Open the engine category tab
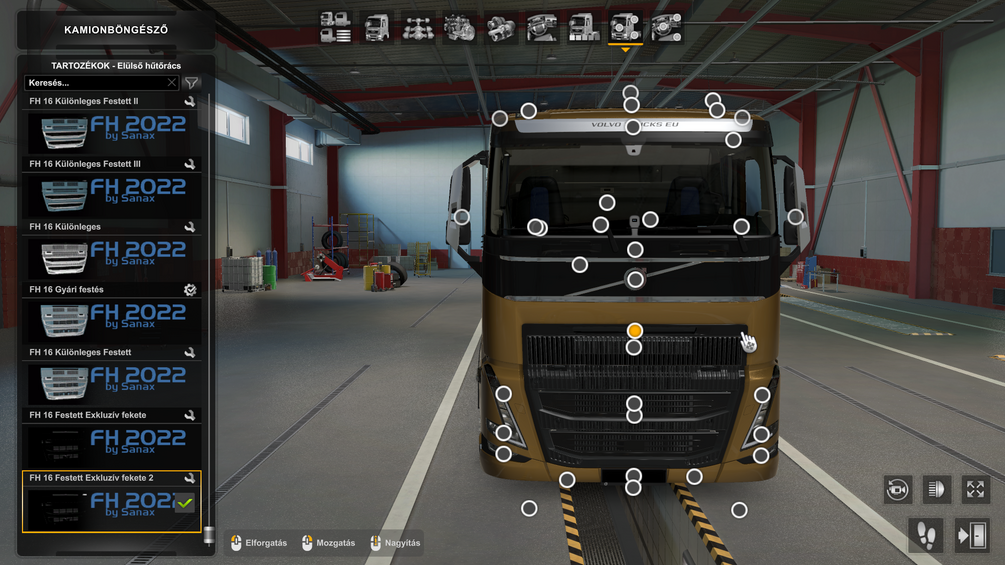 [460, 28]
